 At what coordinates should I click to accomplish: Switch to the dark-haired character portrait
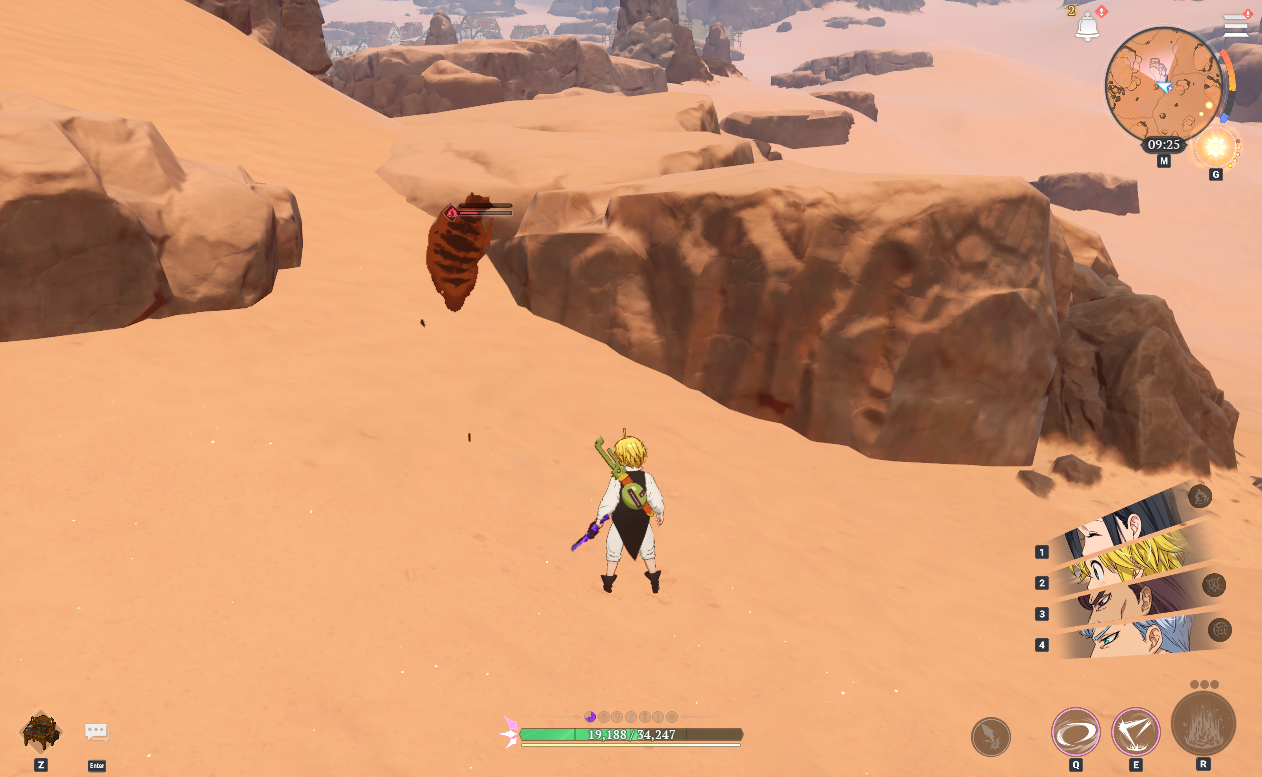click(x=1125, y=528)
